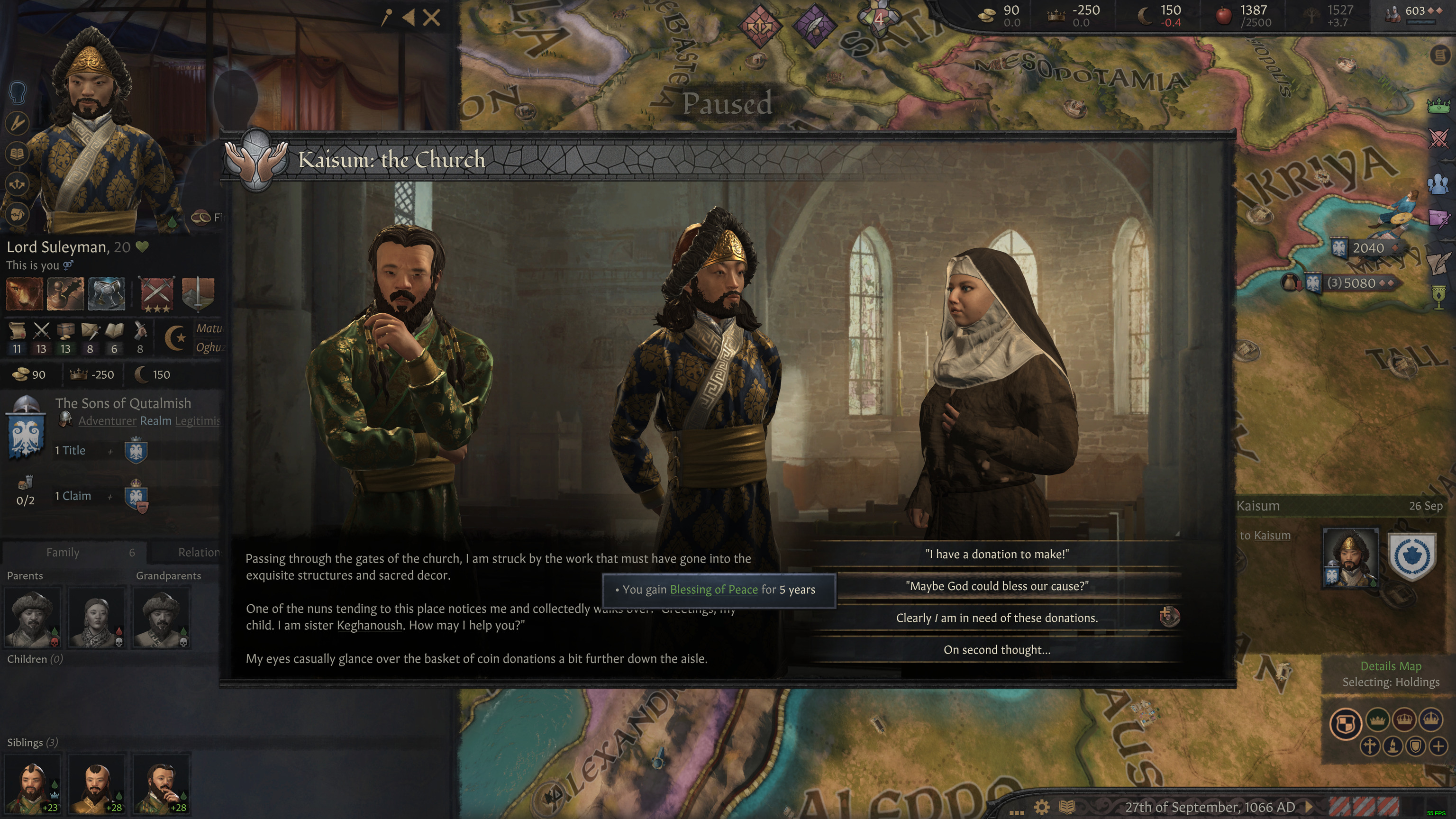Screen dimensions: 1456x819
Task: Open the encyclopedia book icon beside the date
Action: pyautogui.click(x=1067, y=808)
